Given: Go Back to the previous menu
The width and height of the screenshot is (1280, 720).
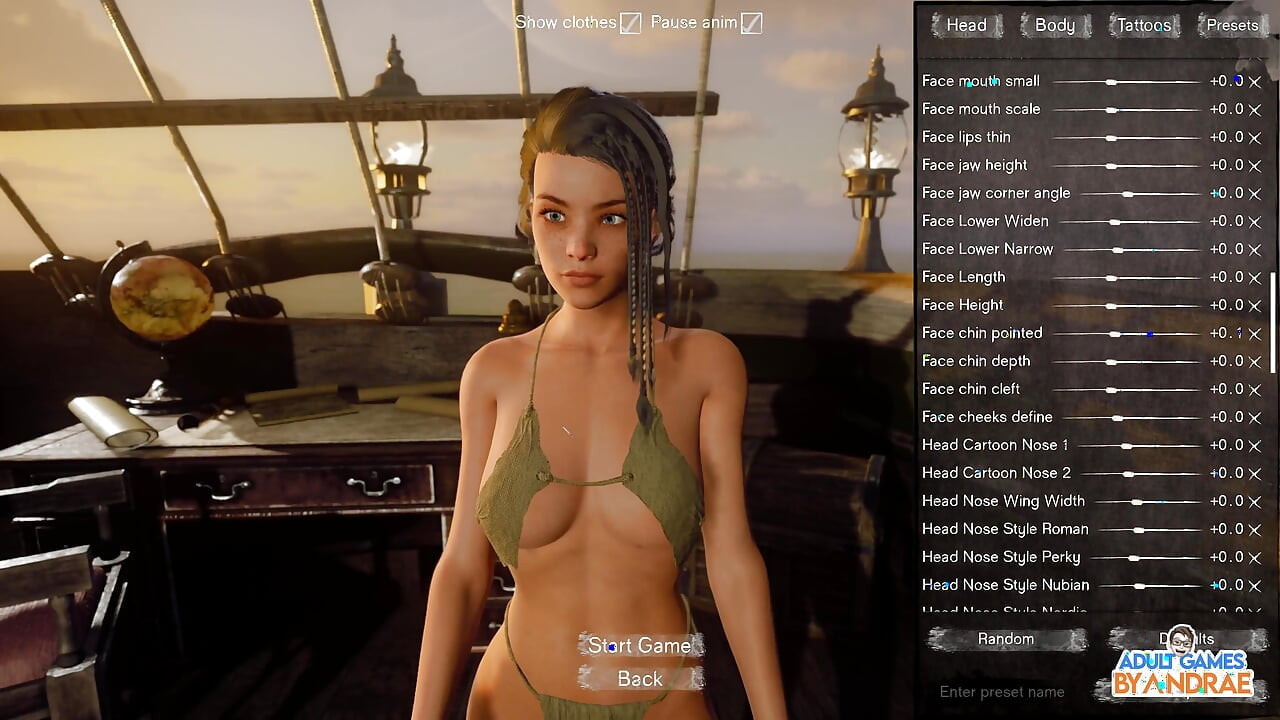Looking at the screenshot, I should (x=640, y=680).
